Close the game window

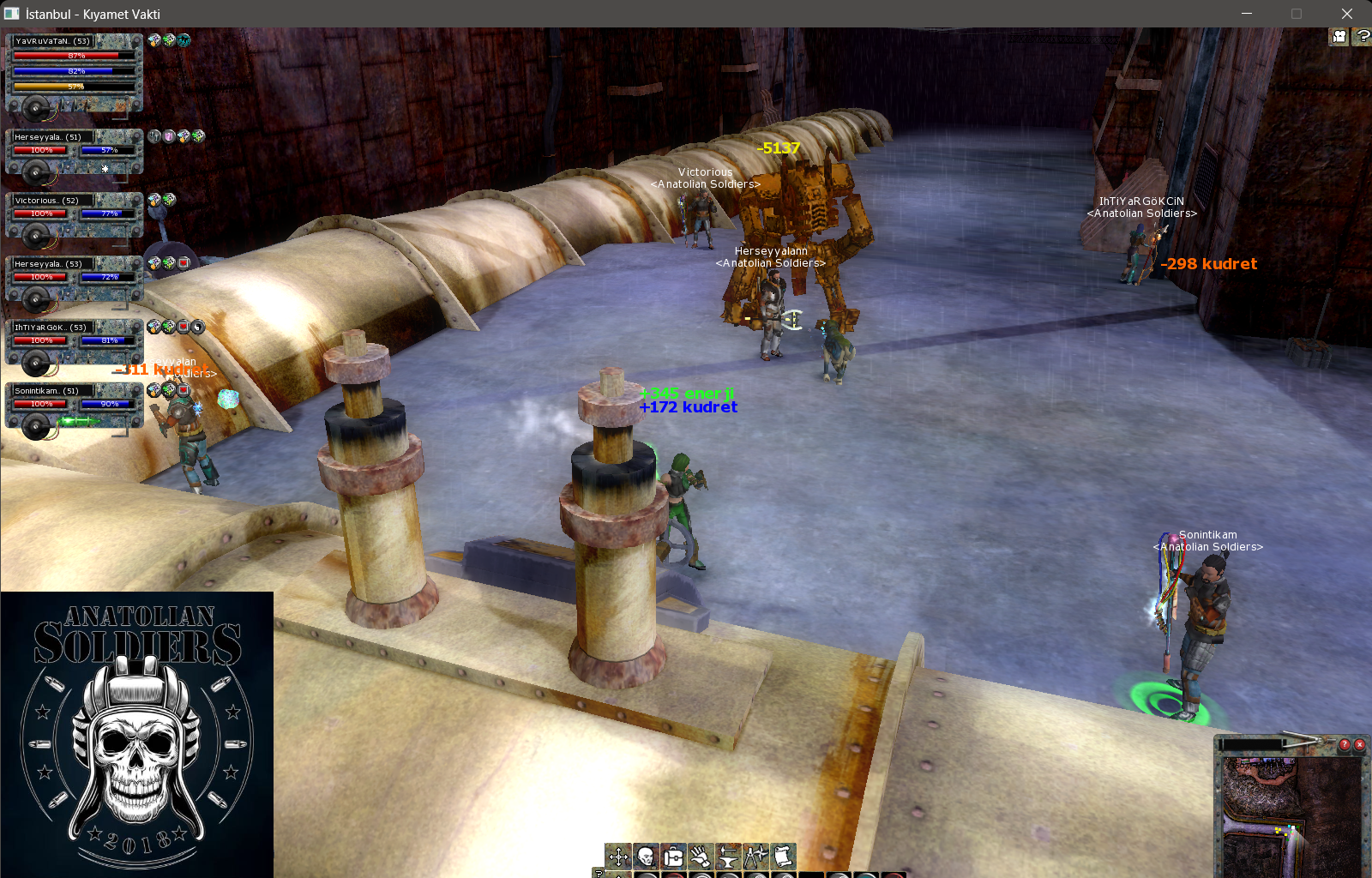coord(1346,14)
